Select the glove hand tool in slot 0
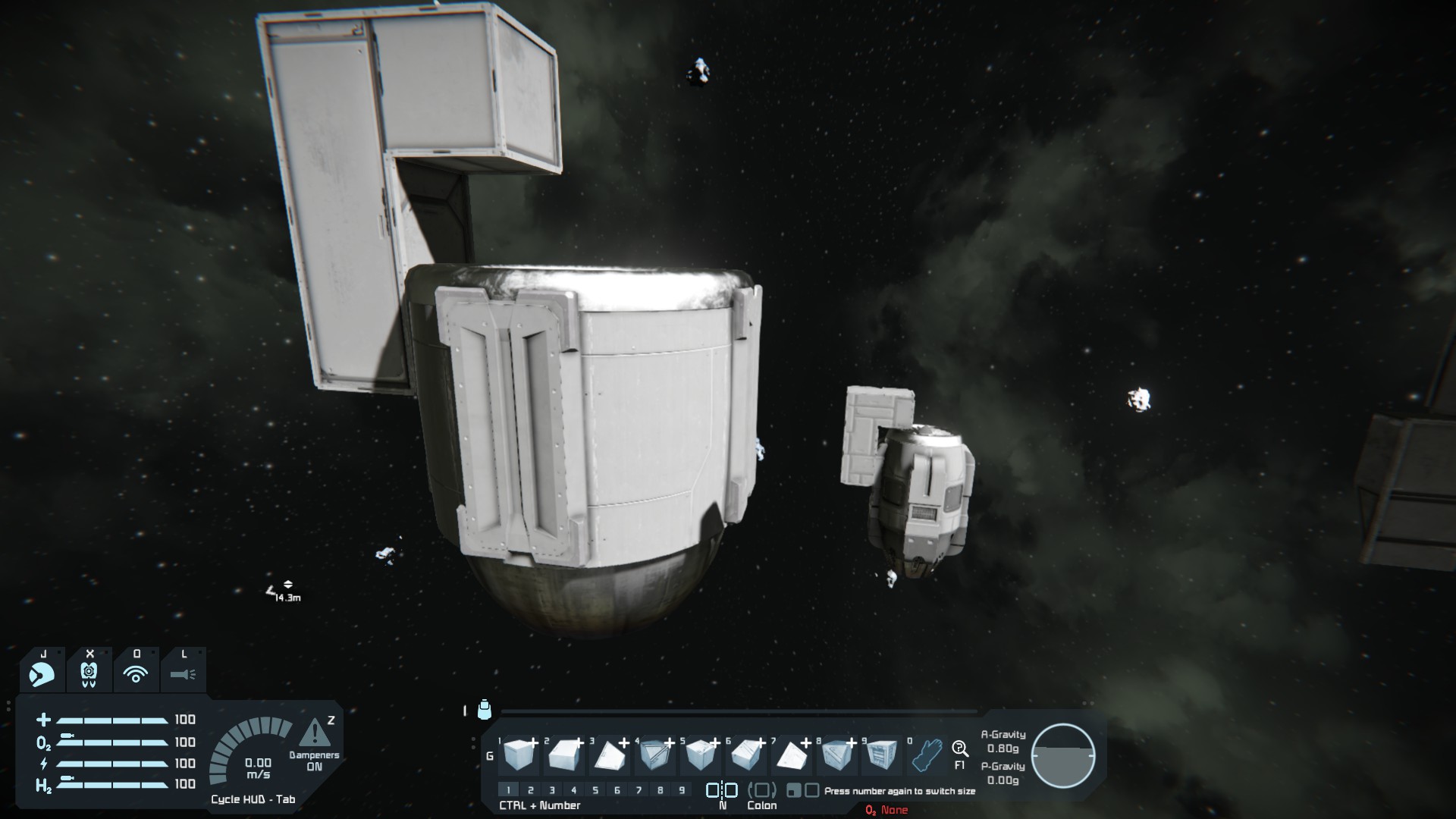1456x819 pixels. 926,755
